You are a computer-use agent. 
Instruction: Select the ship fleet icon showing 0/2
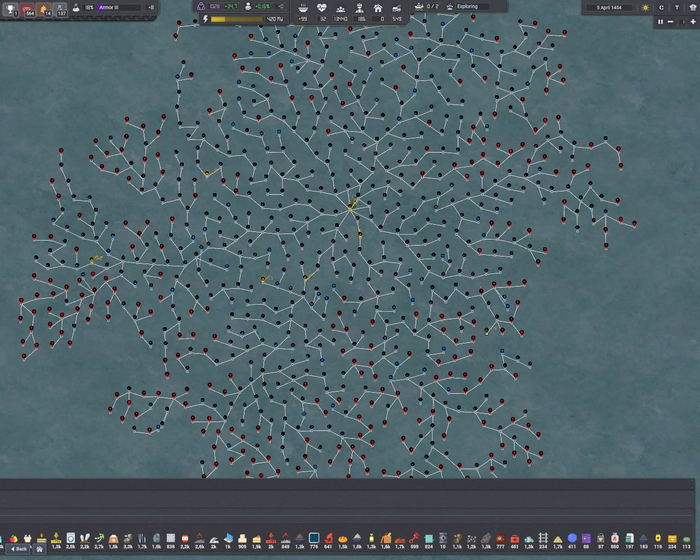coord(420,7)
